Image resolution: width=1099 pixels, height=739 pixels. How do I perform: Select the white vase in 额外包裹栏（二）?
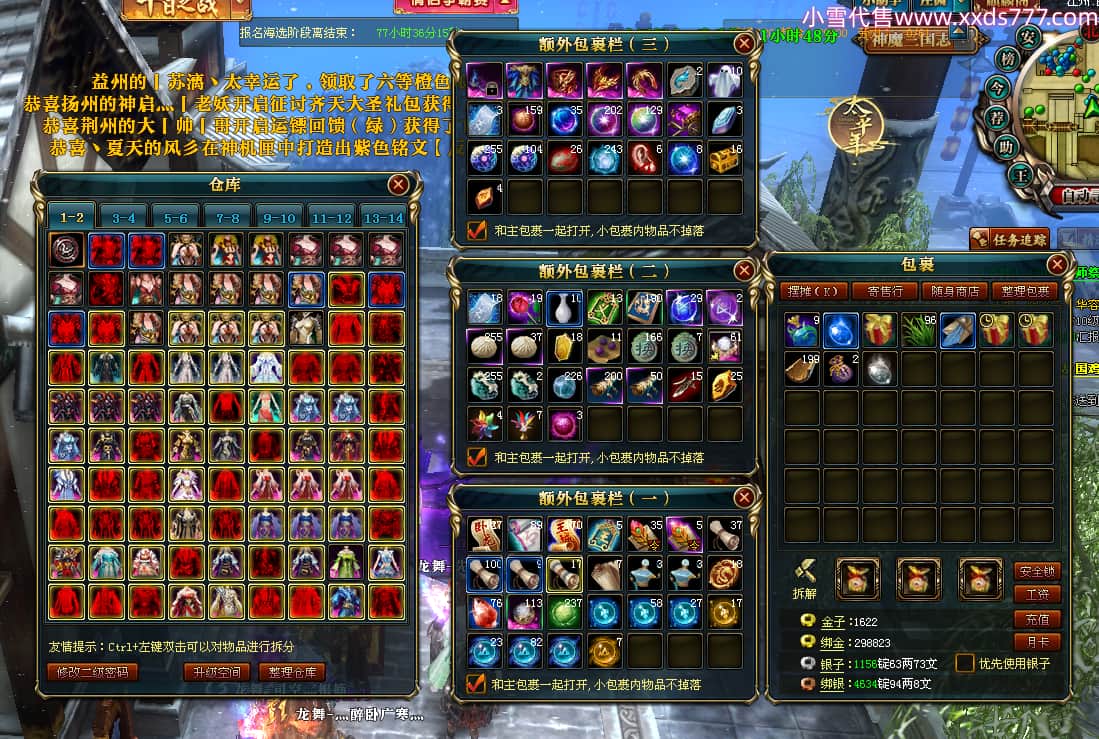coord(566,307)
